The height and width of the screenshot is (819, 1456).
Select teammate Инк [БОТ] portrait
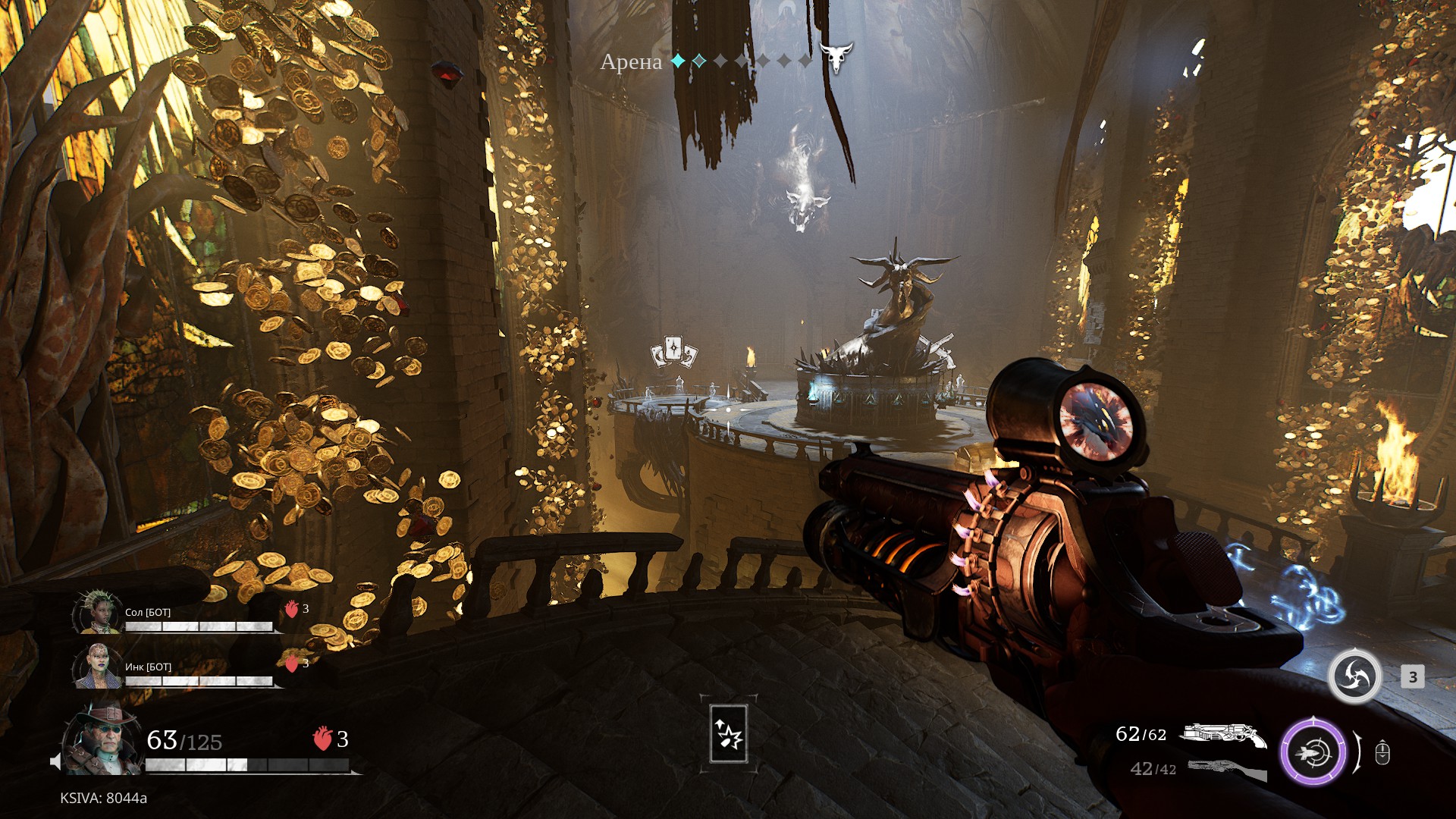coord(98,667)
